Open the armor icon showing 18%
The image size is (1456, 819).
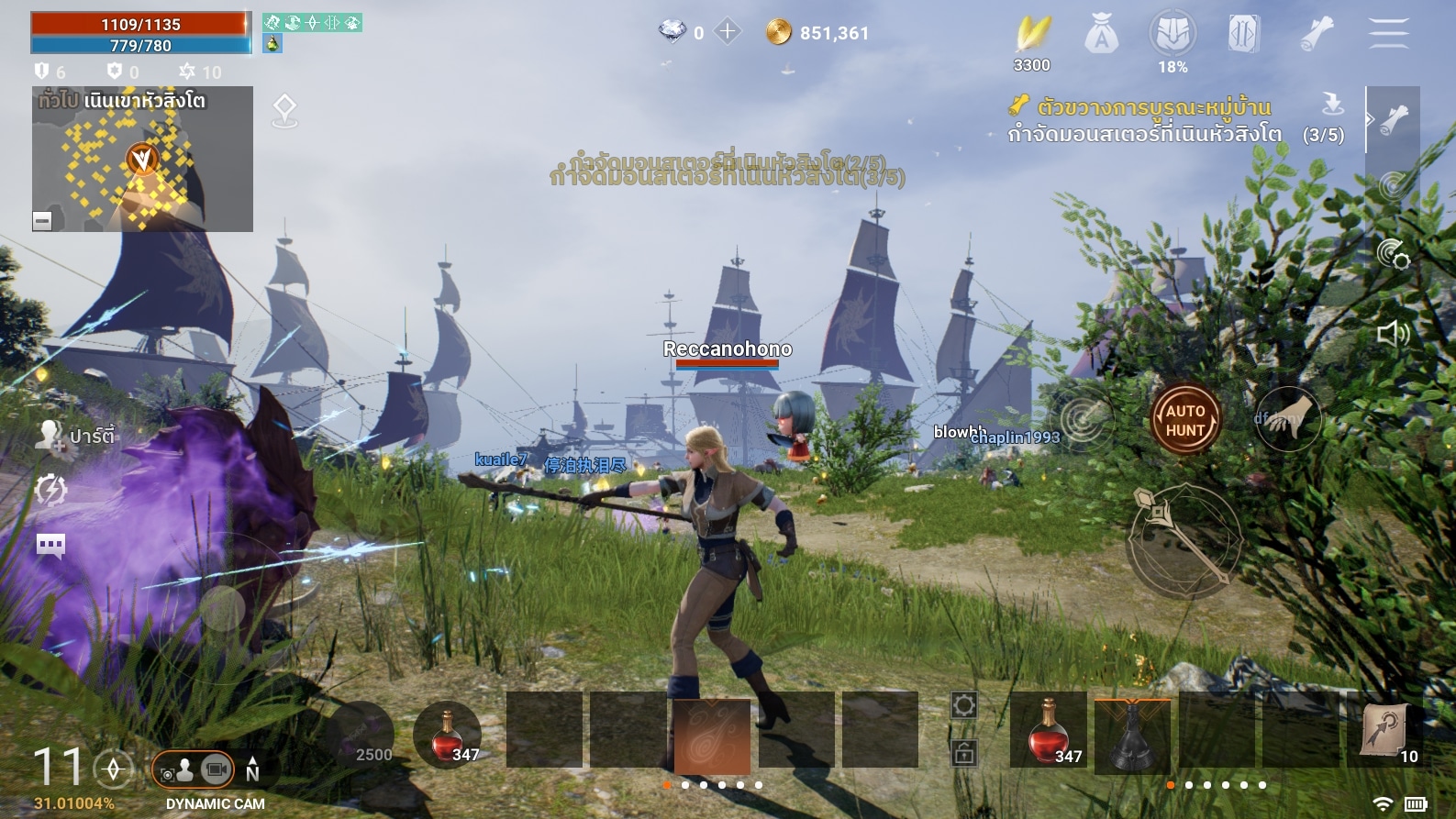pyautogui.click(x=1173, y=35)
